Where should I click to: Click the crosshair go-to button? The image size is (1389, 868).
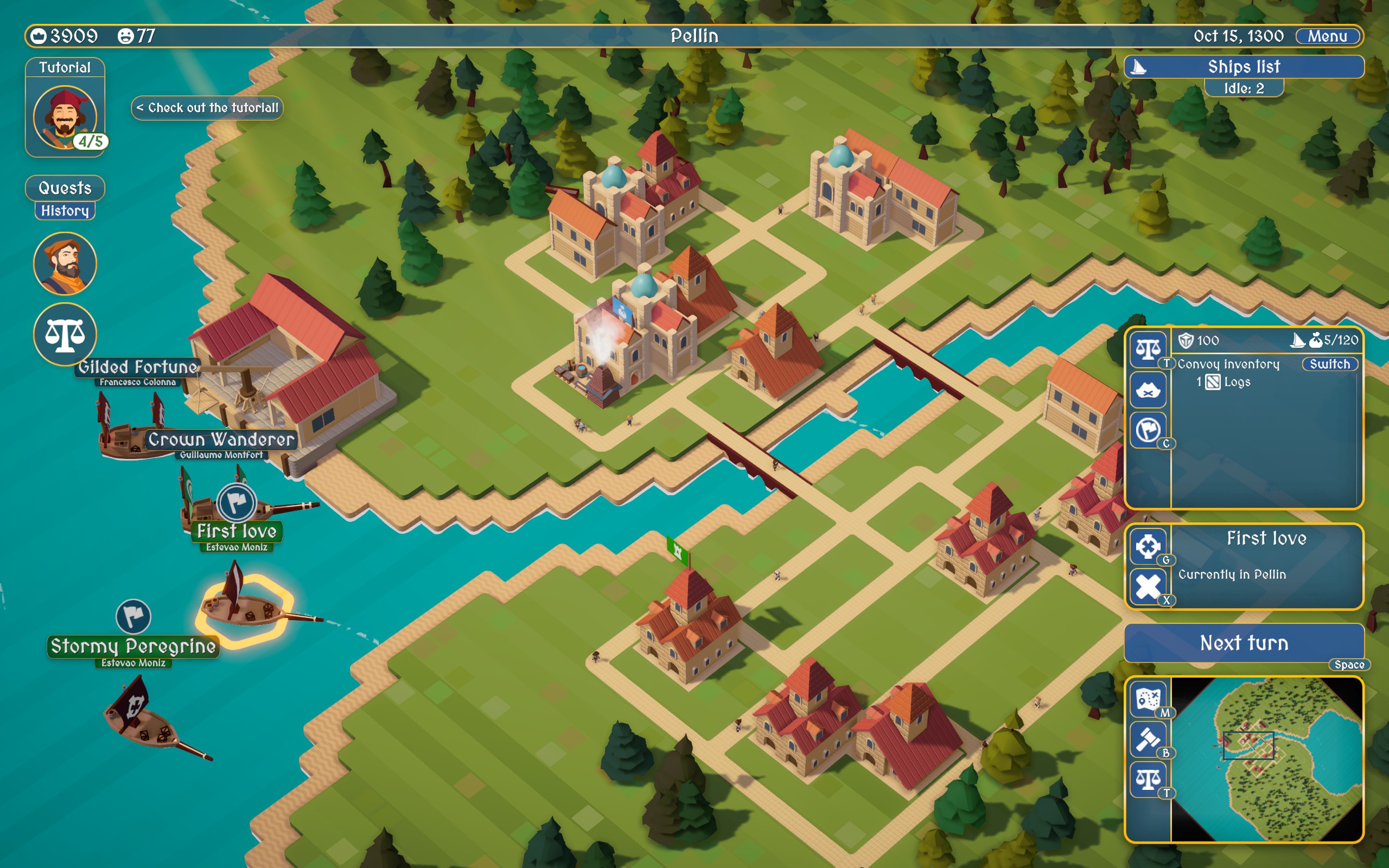1148,546
